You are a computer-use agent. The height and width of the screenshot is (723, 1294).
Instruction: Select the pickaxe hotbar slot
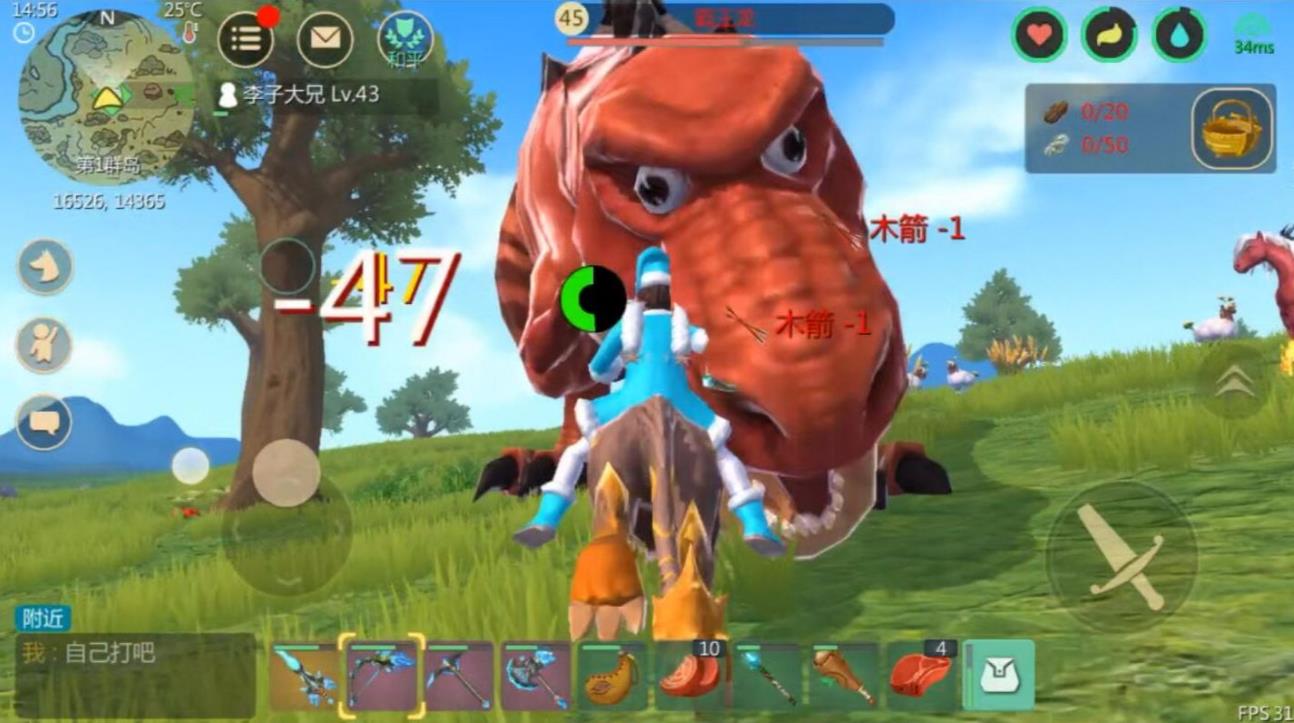(x=459, y=676)
